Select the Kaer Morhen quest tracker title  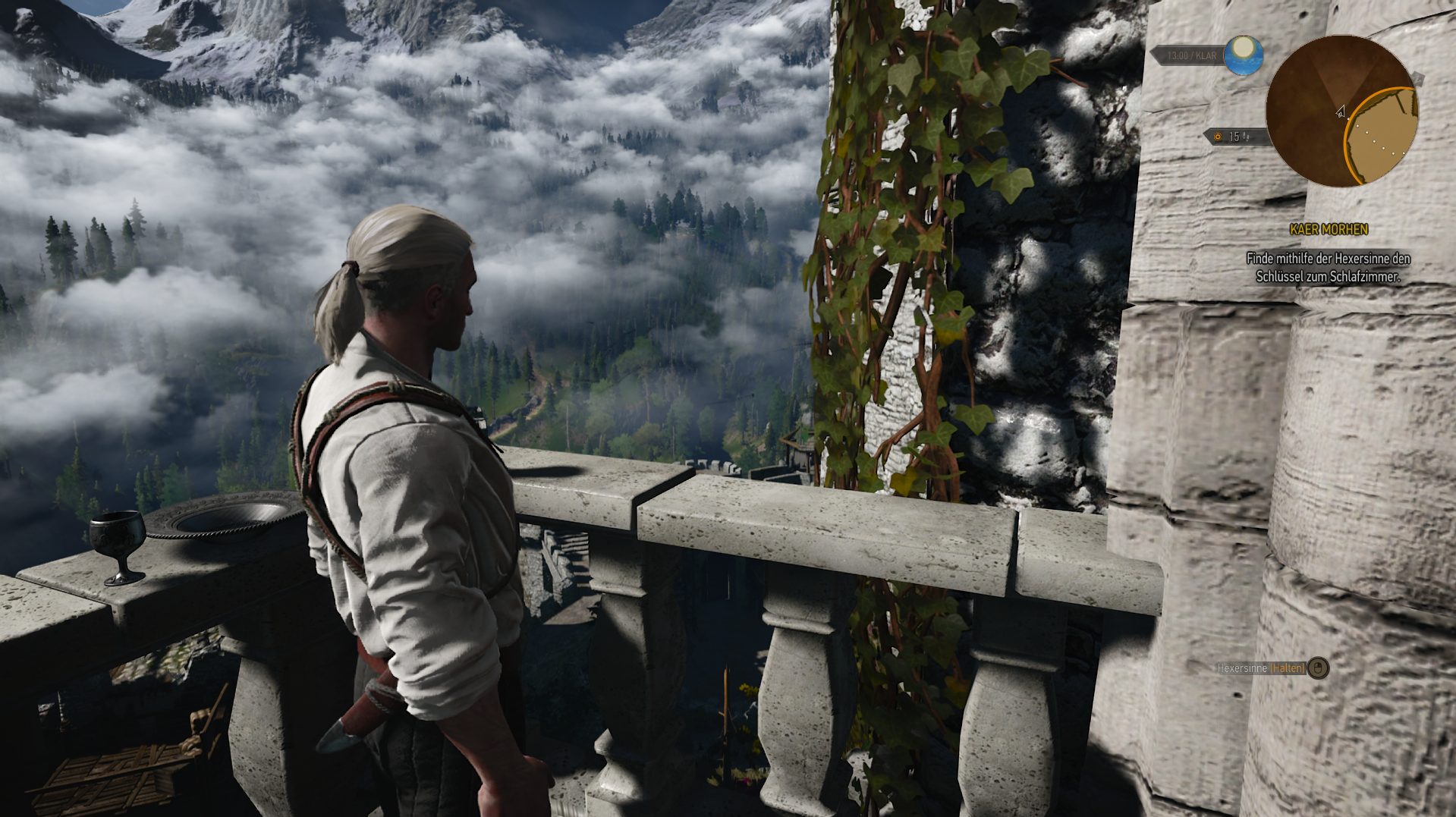pos(1329,229)
